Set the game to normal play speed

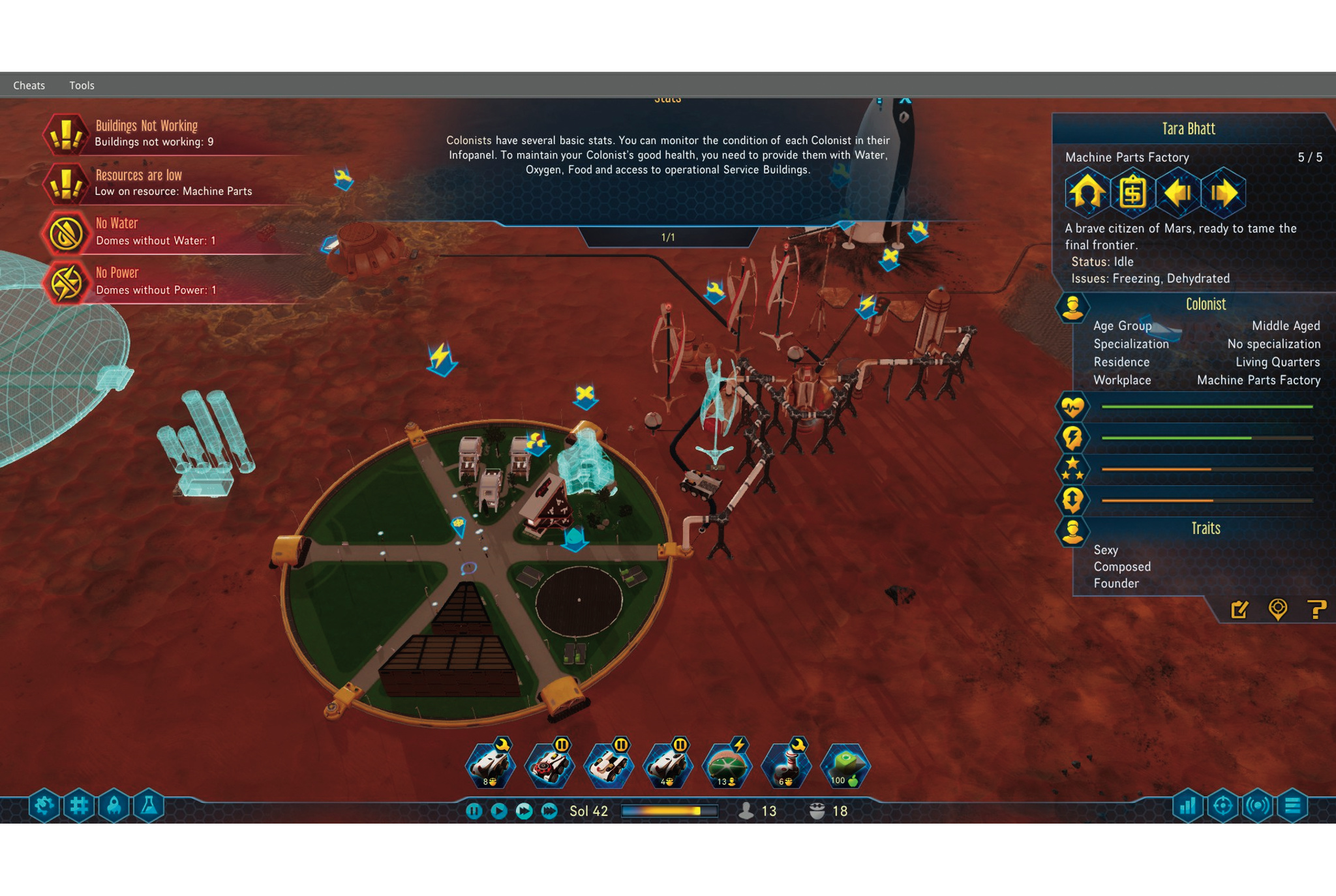pos(499,811)
